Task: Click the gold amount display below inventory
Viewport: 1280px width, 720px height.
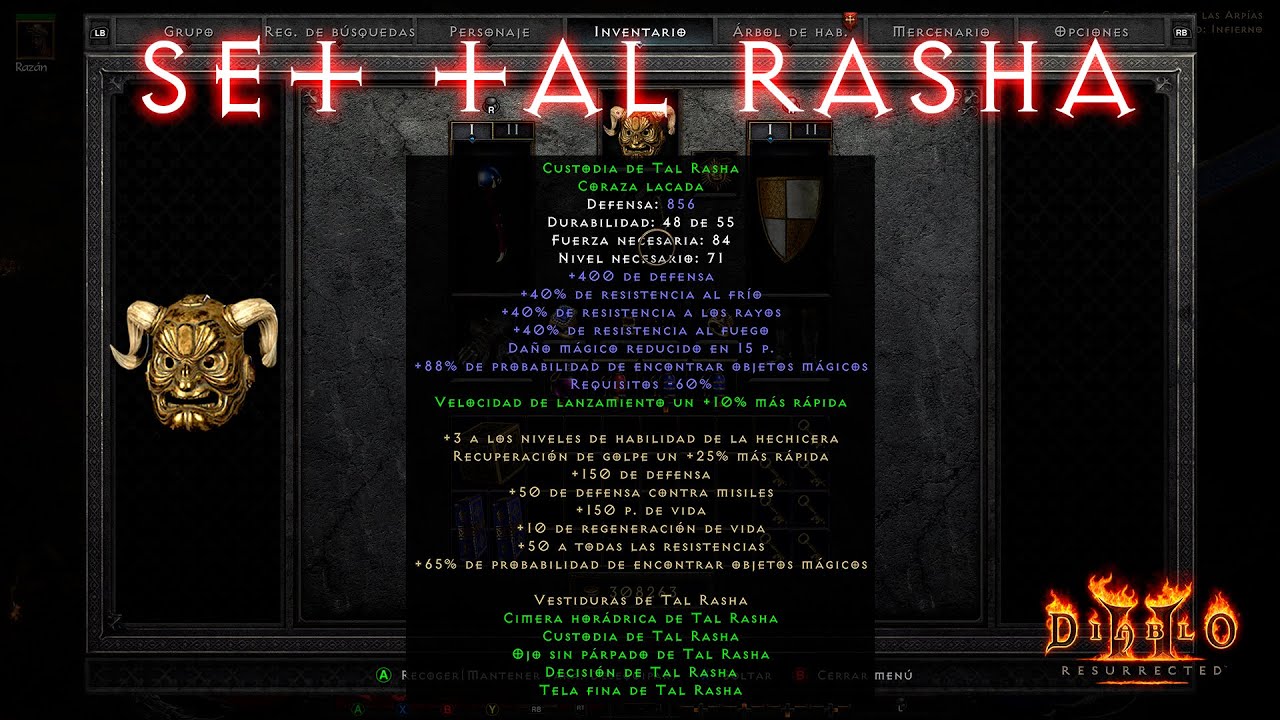Action: [641, 591]
